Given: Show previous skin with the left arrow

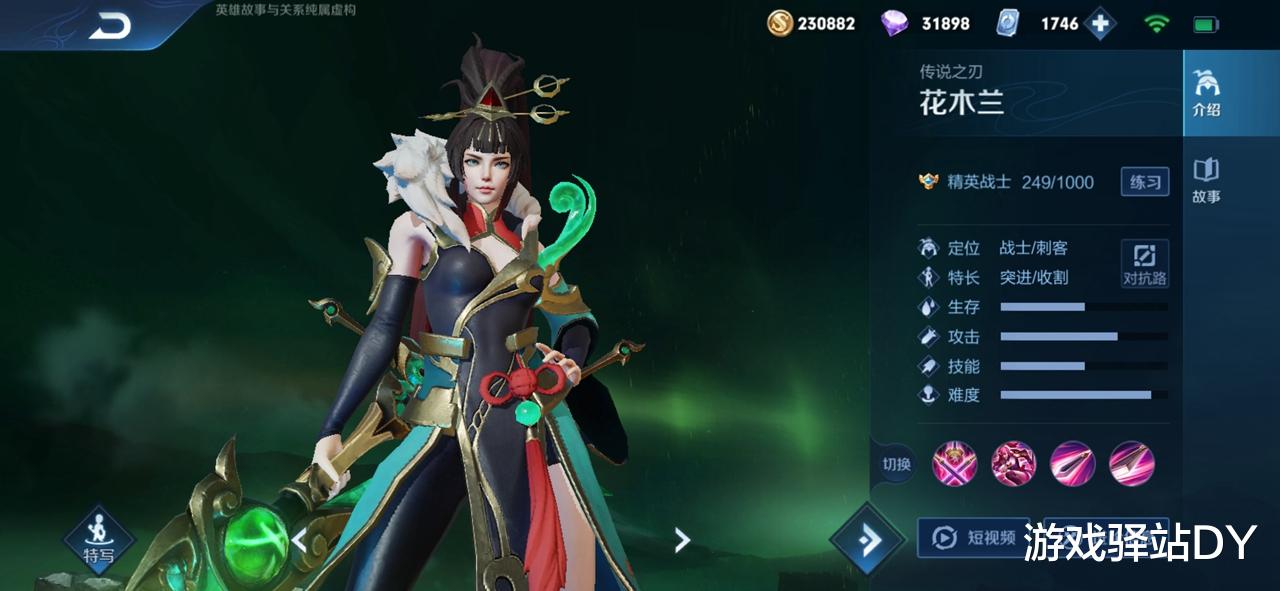Looking at the screenshot, I should pos(299,541).
